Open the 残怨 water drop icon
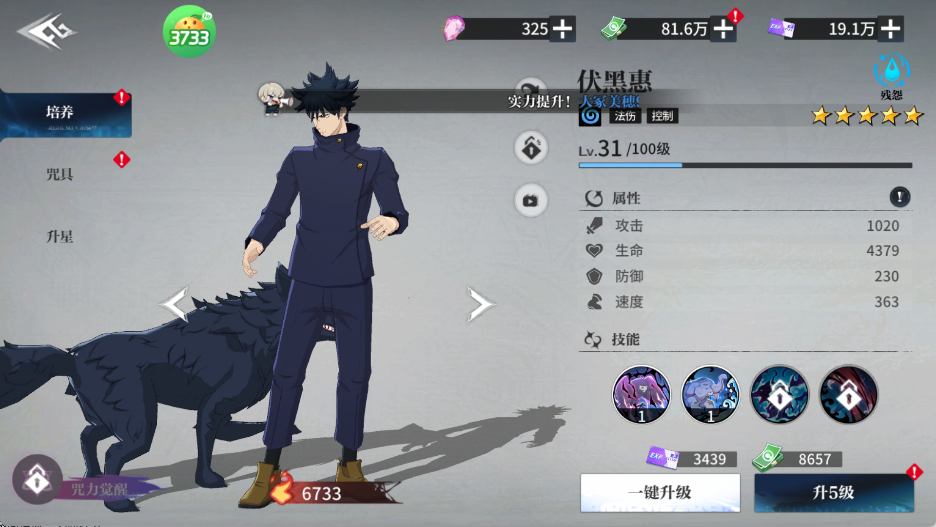 [891, 71]
